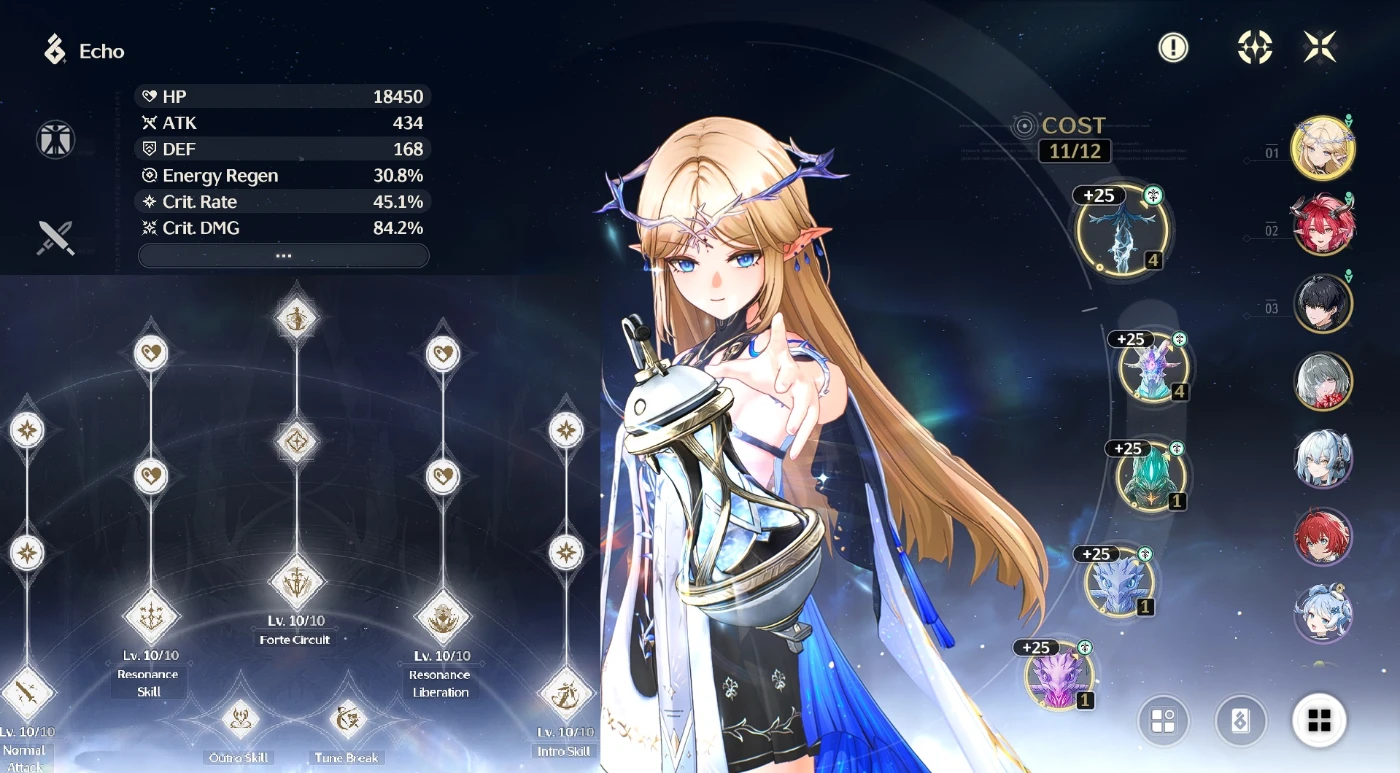This screenshot has width=1400, height=773.
Task: Select the topmost cost-4 blue echo slot
Action: [1122, 229]
